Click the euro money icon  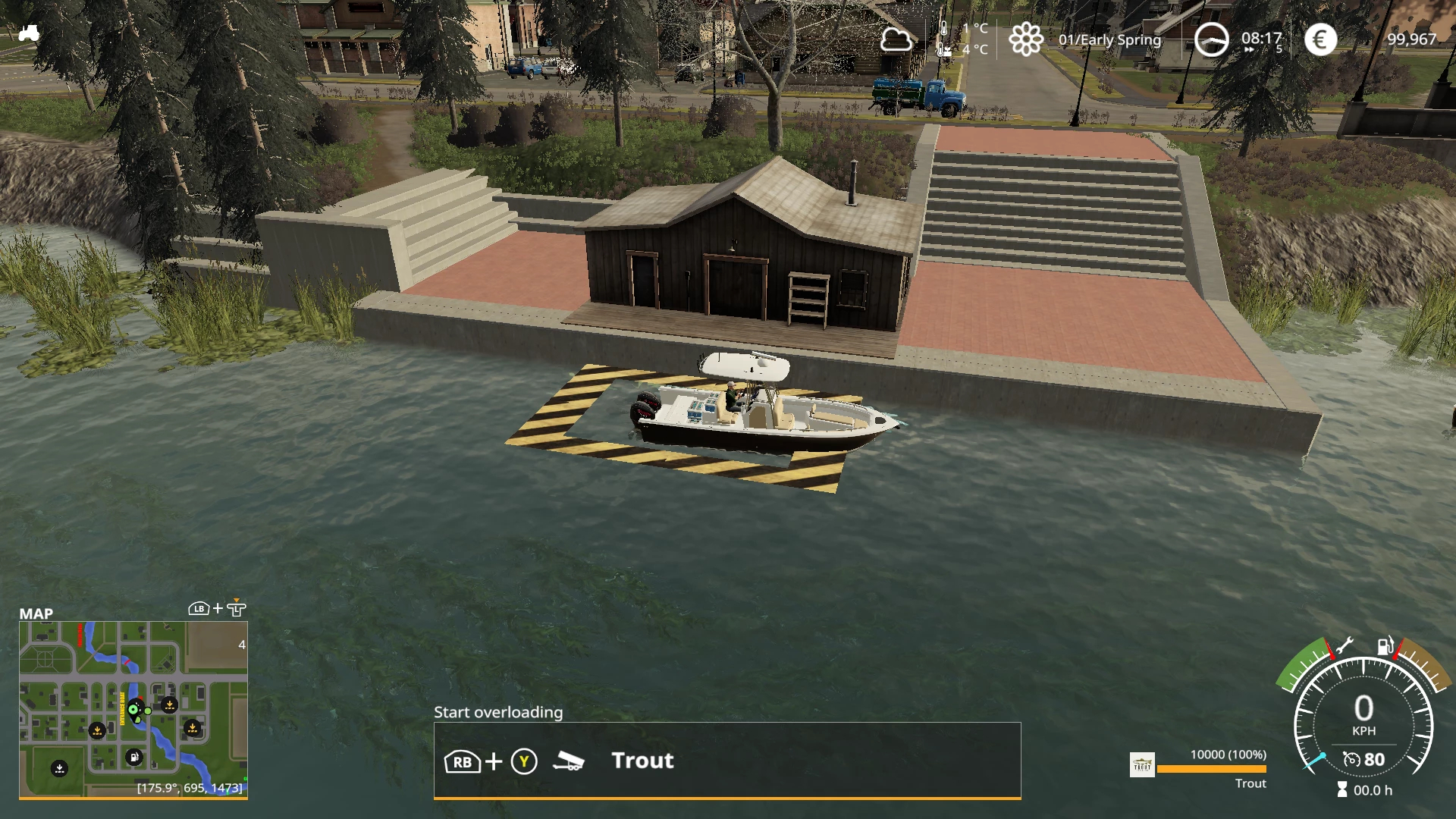tap(1320, 39)
